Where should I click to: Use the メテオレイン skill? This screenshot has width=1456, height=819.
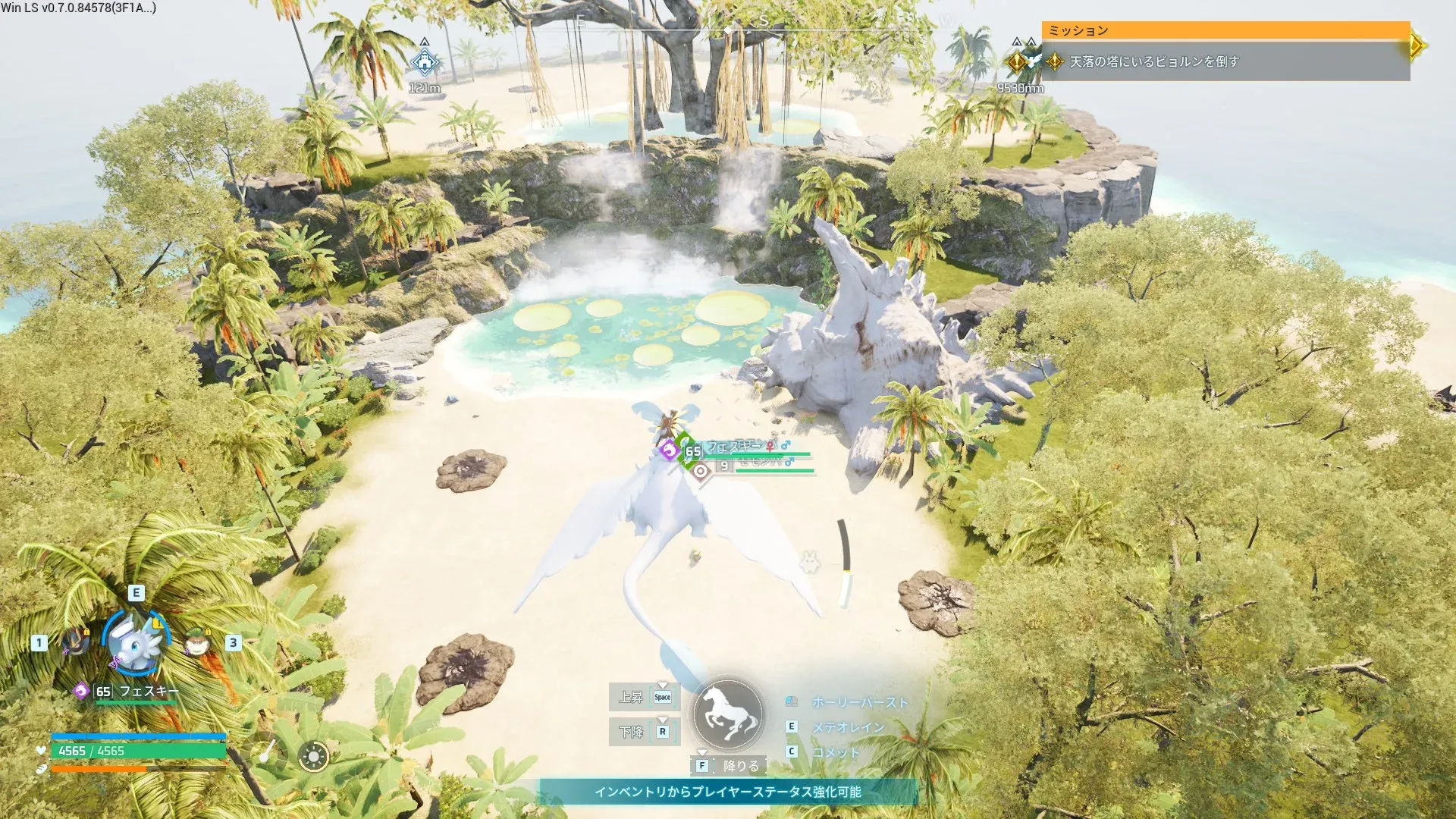point(848,726)
